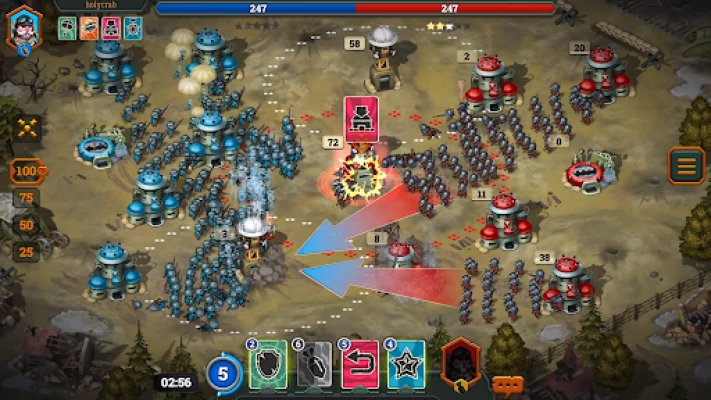Screen dimensions: 711x400
Task: Select the green shield card
Action: (x=267, y=365)
